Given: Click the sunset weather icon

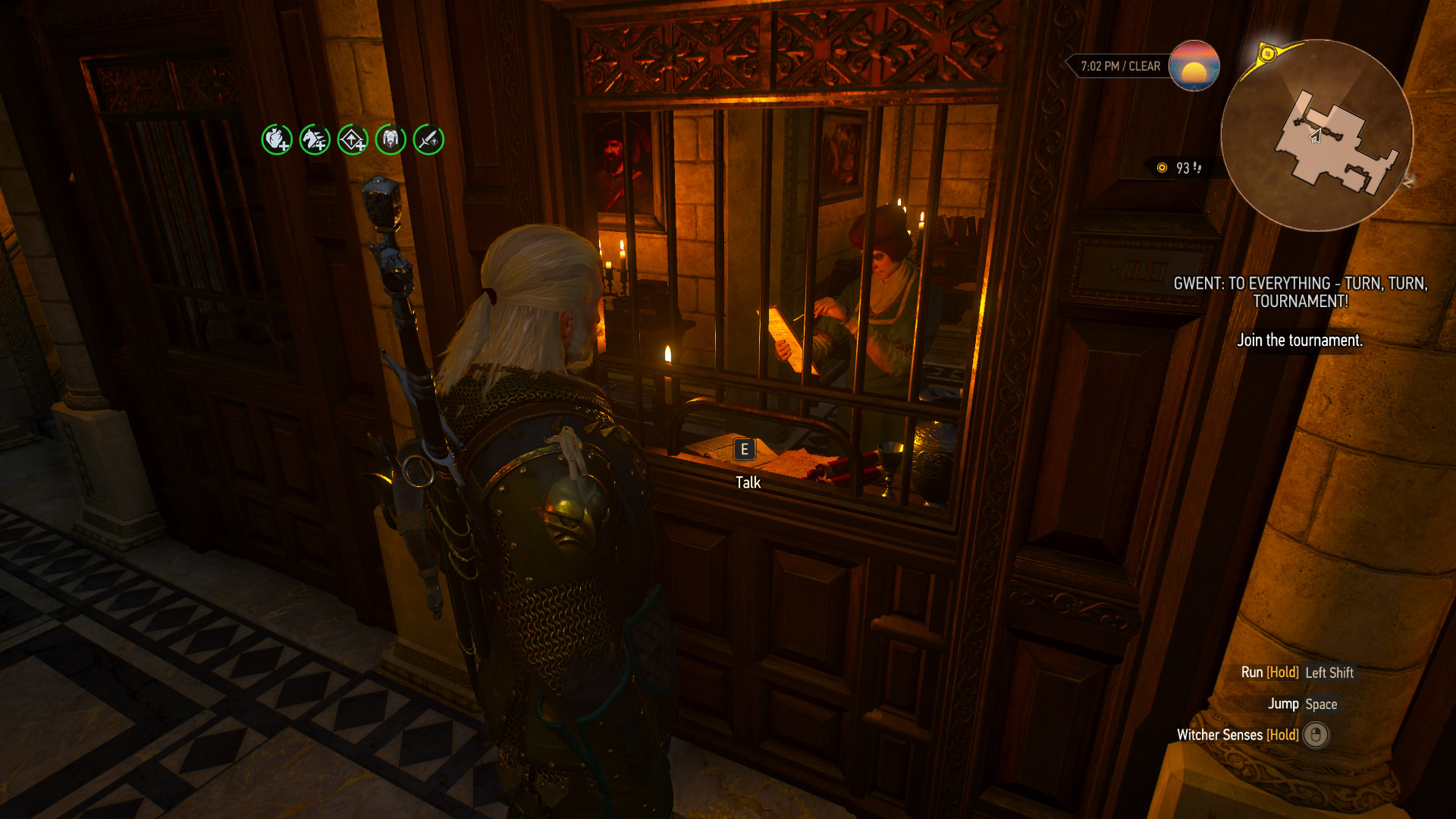Looking at the screenshot, I should tap(1194, 66).
